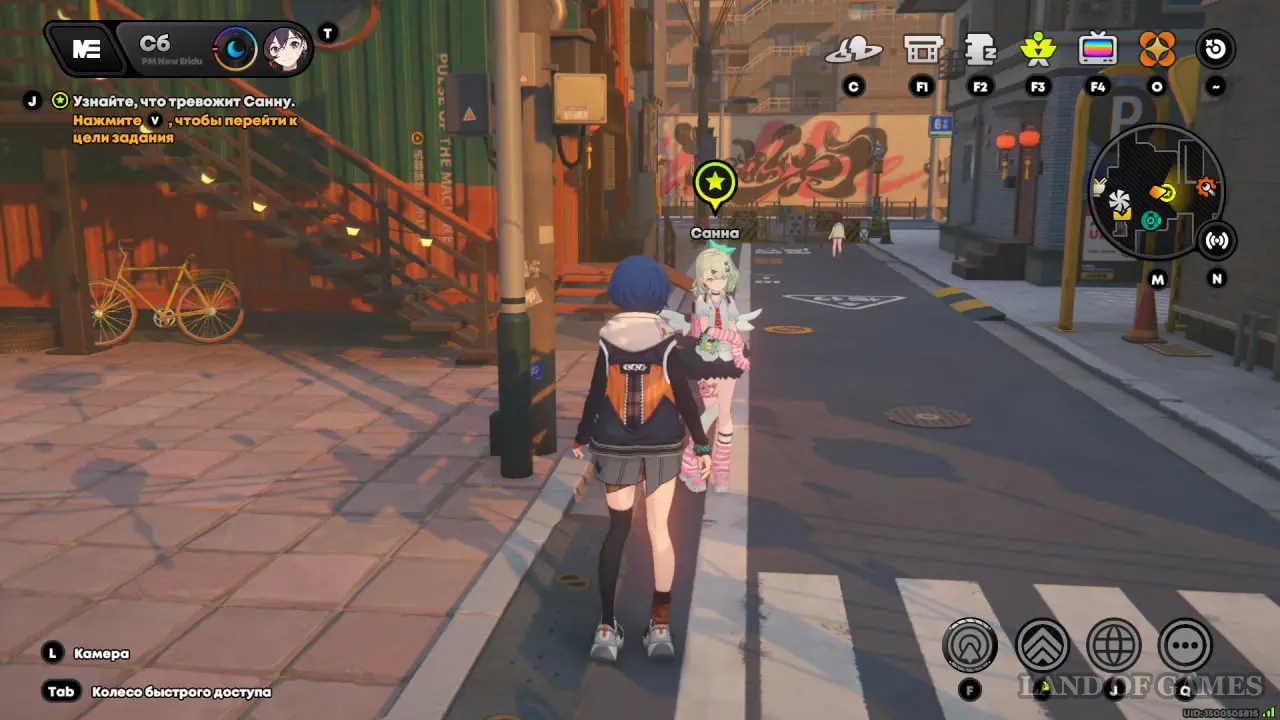Click the orange four-petal star icon
The height and width of the screenshot is (720, 1280).
tap(1157, 49)
